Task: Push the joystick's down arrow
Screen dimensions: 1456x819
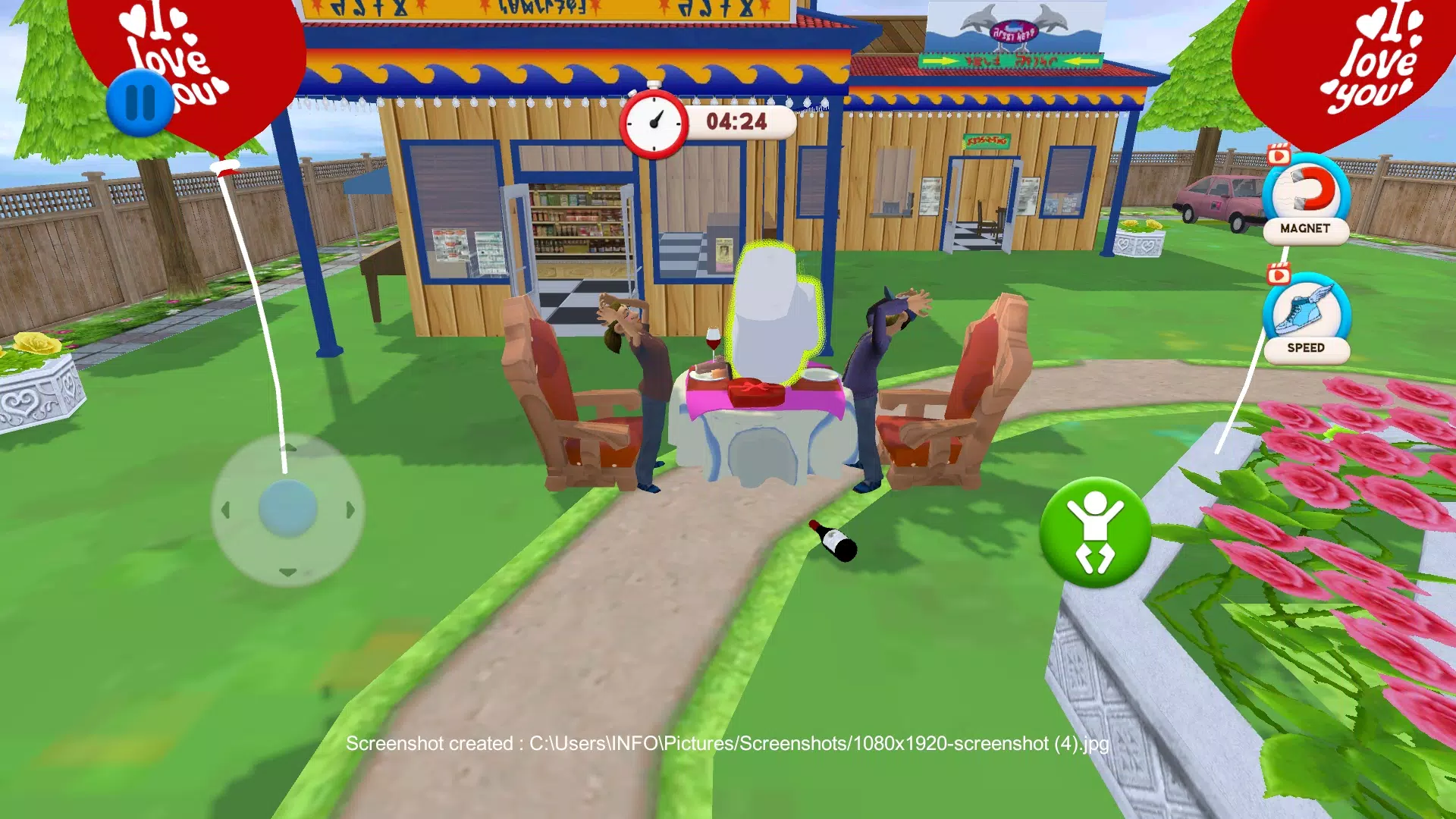Action: click(x=287, y=573)
